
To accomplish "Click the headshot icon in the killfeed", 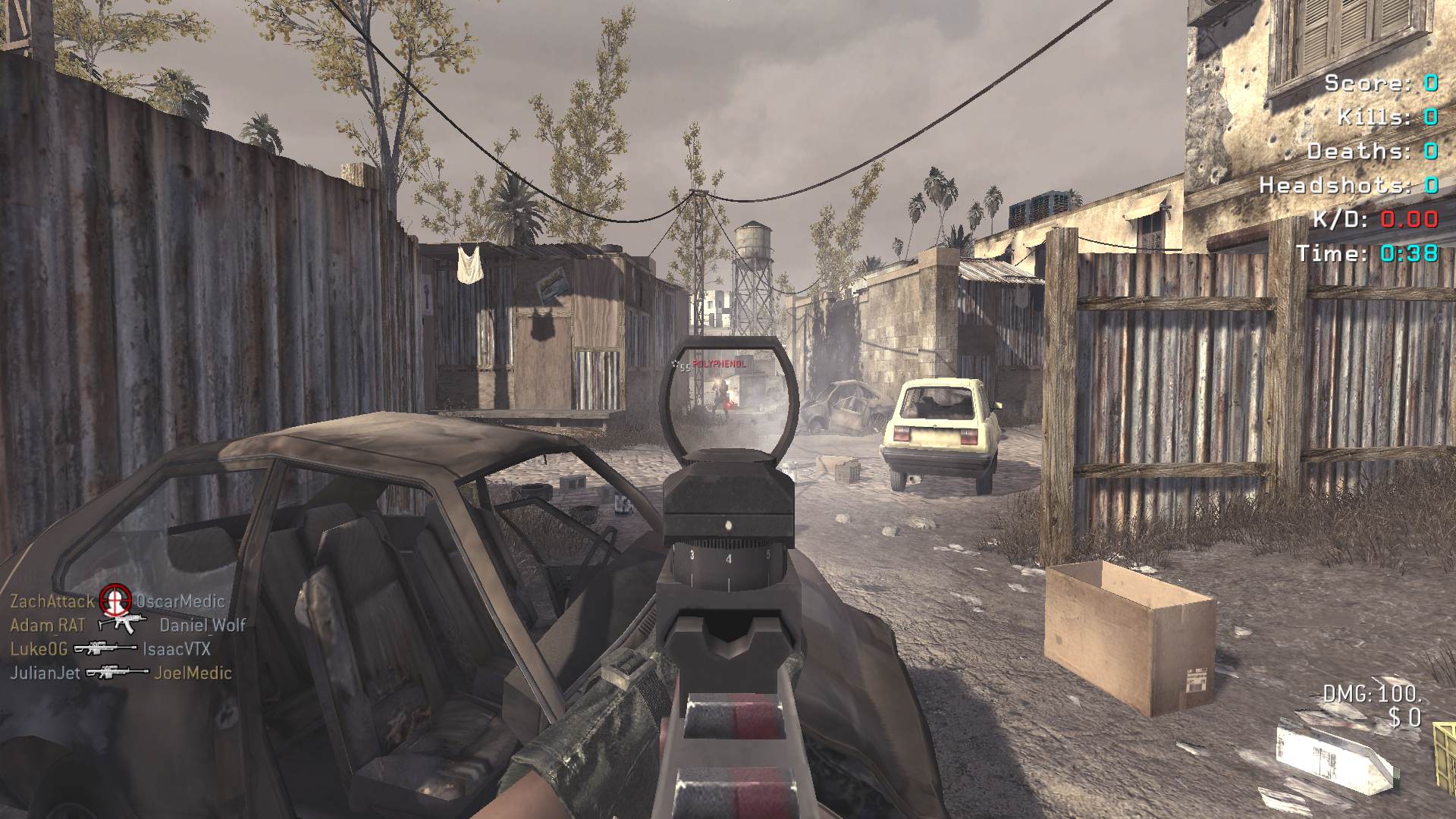I will pyautogui.click(x=116, y=601).
